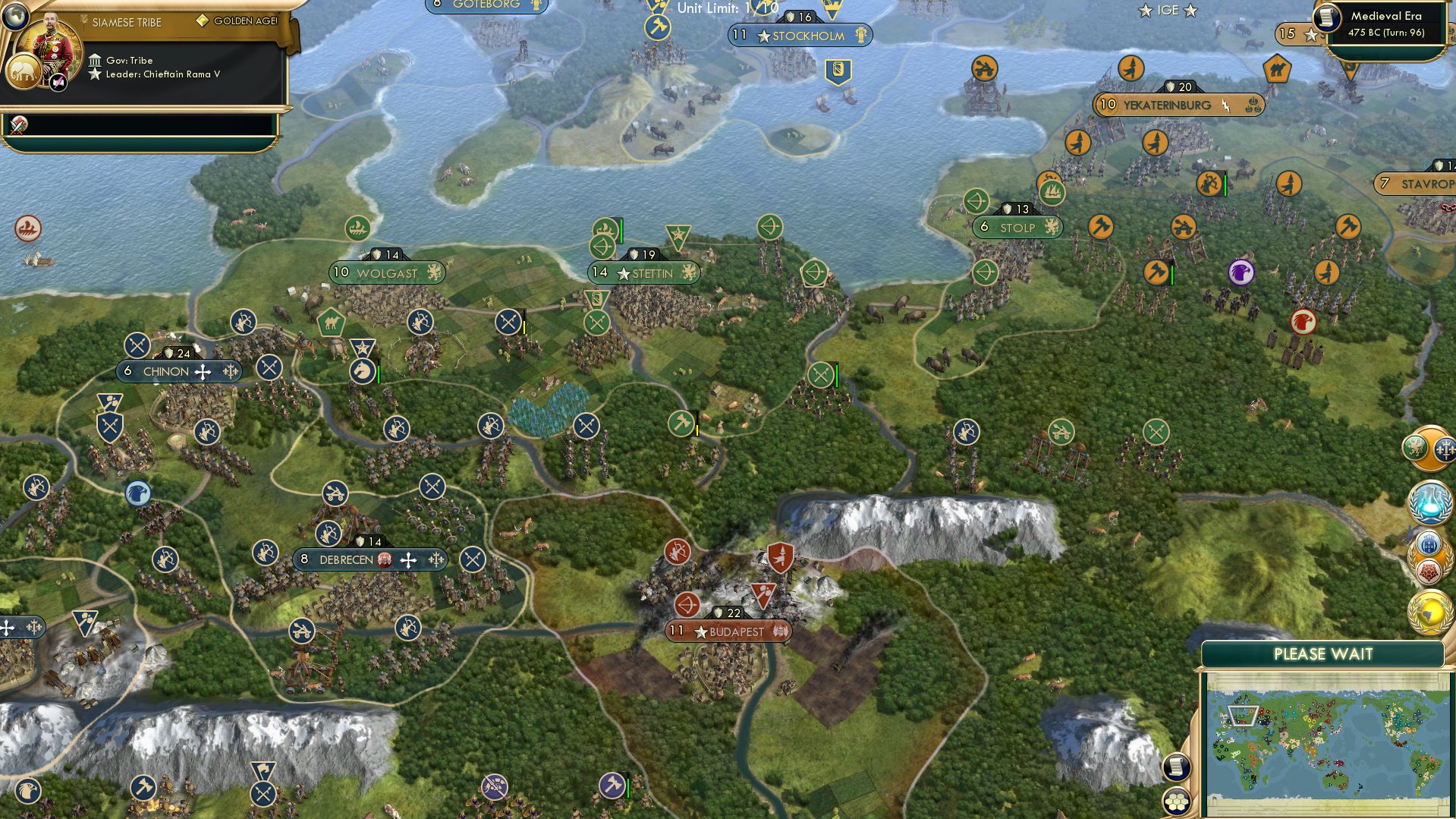The width and height of the screenshot is (1456, 819).
Task: Open the Budapest city screen
Action: (728, 630)
